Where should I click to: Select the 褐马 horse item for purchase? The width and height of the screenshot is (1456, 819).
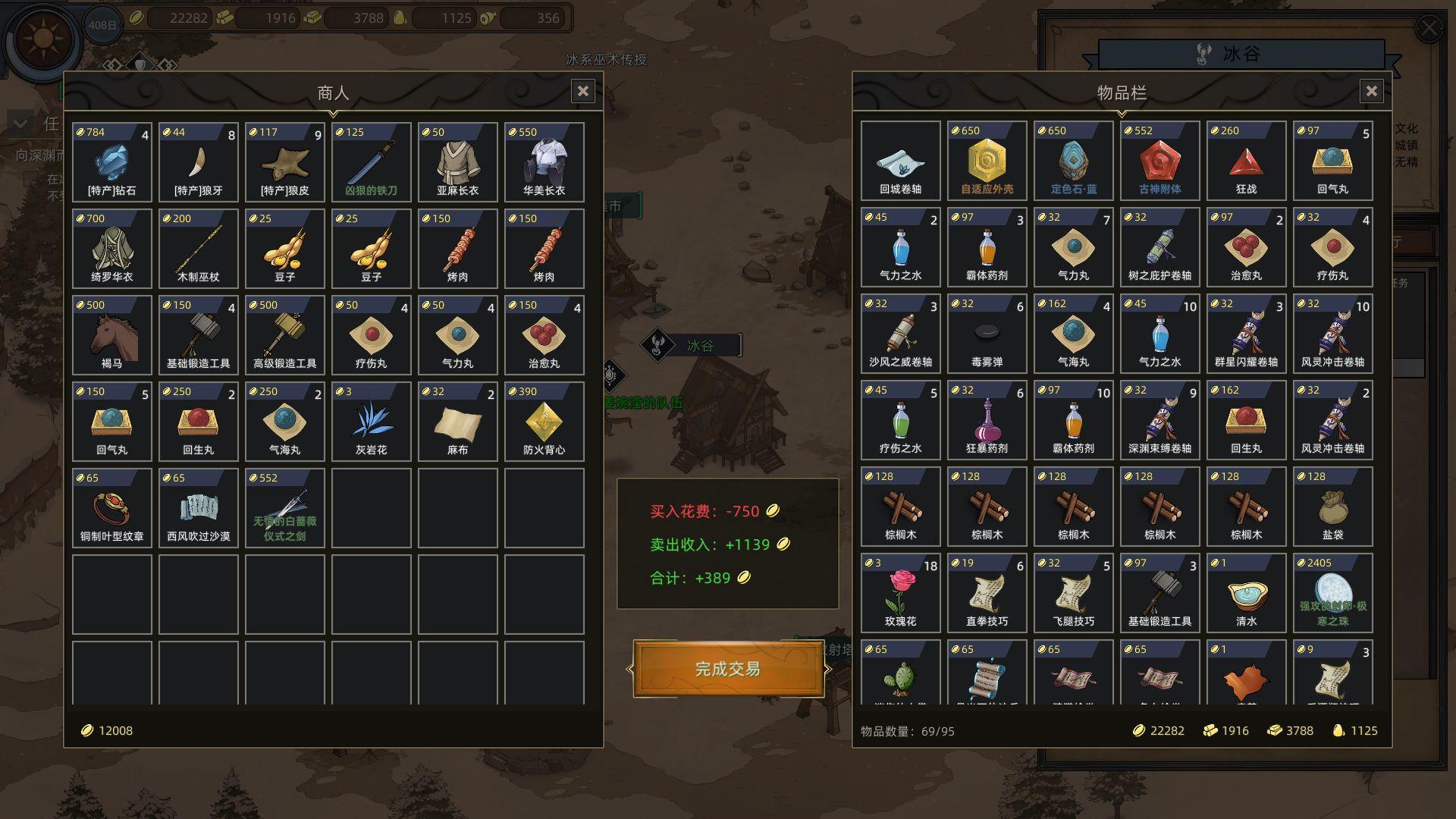(111, 334)
